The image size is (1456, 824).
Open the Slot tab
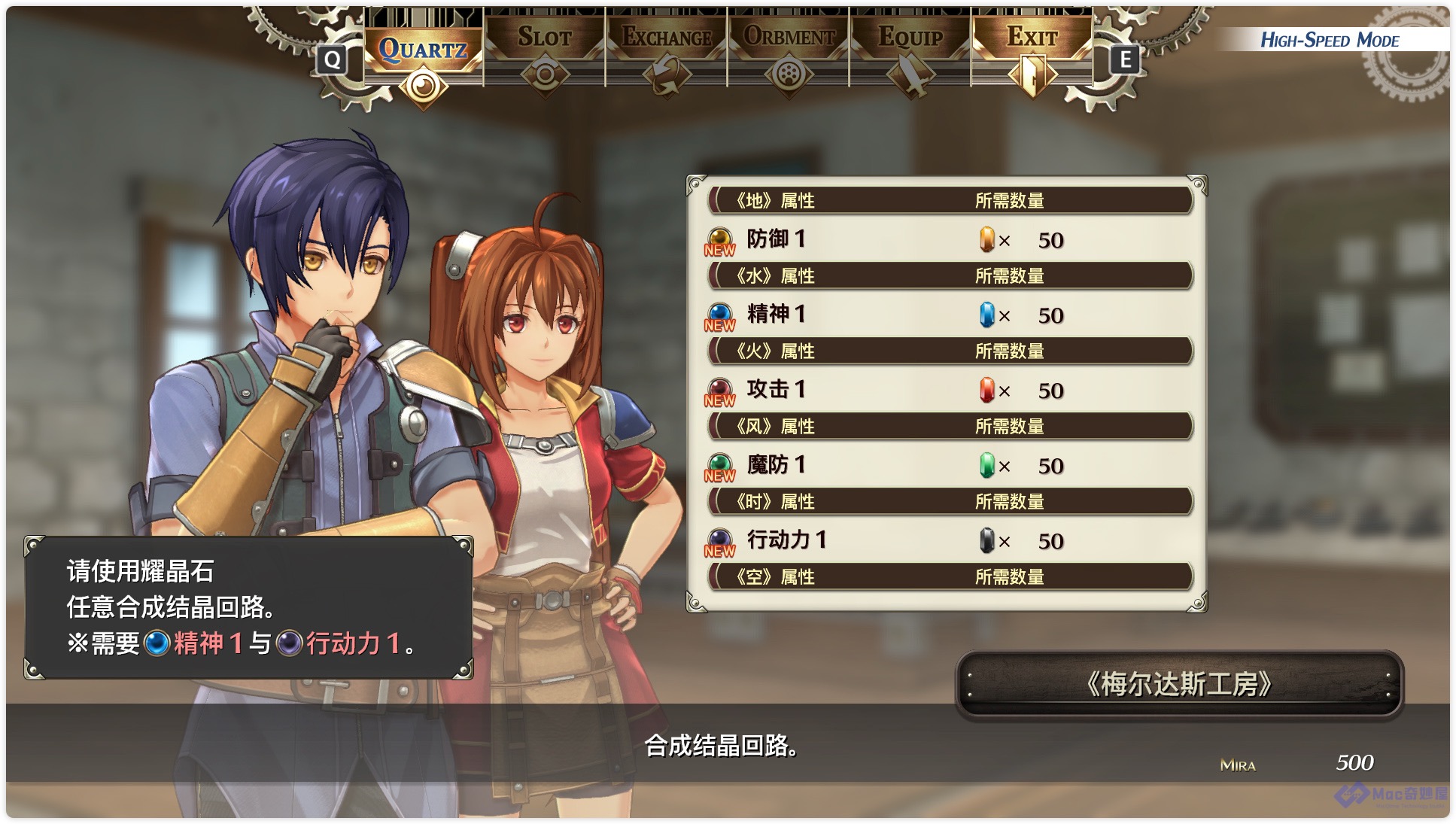(x=545, y=38)
